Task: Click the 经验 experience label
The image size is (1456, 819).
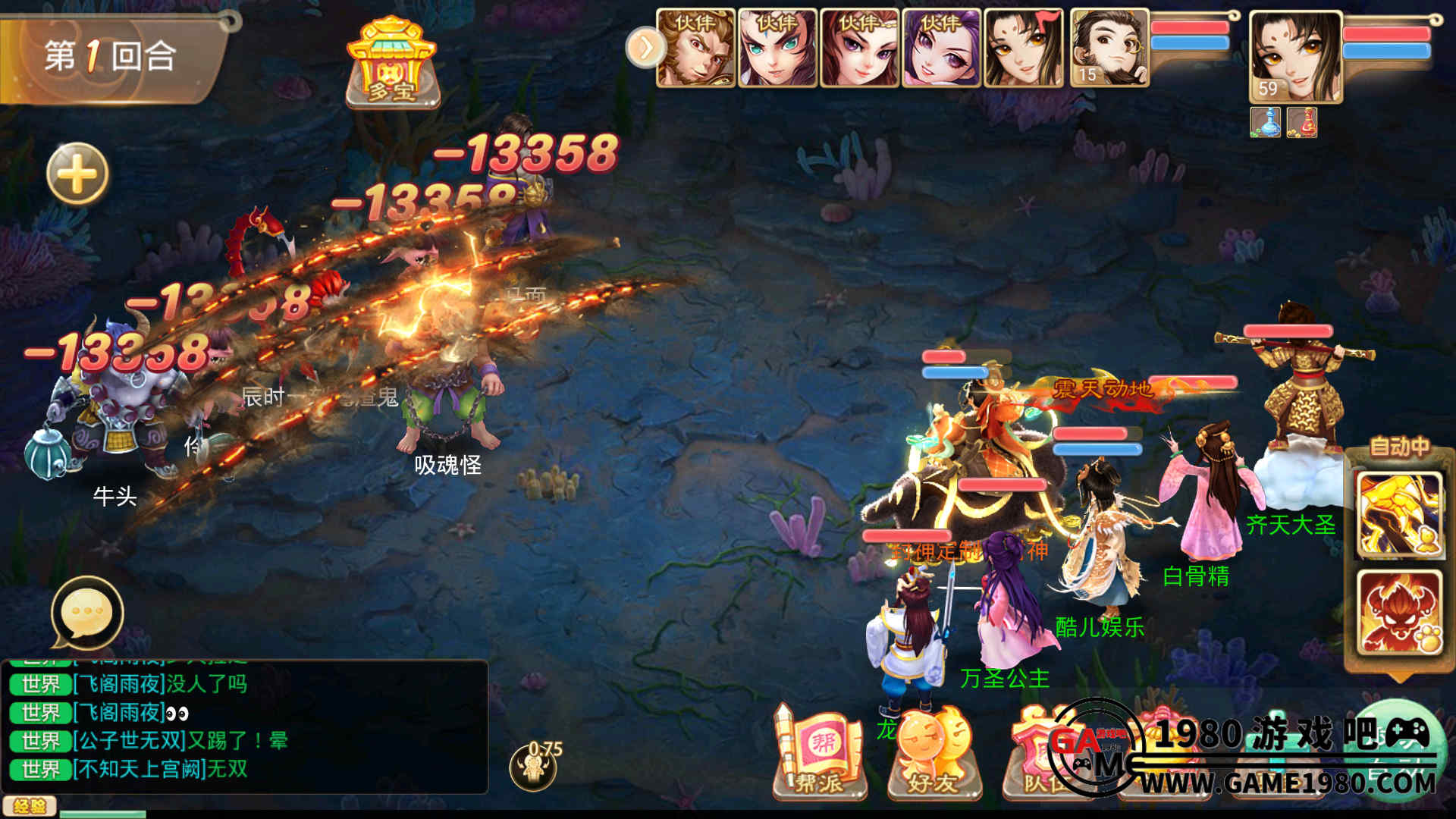Action: (x=29, y=806)
